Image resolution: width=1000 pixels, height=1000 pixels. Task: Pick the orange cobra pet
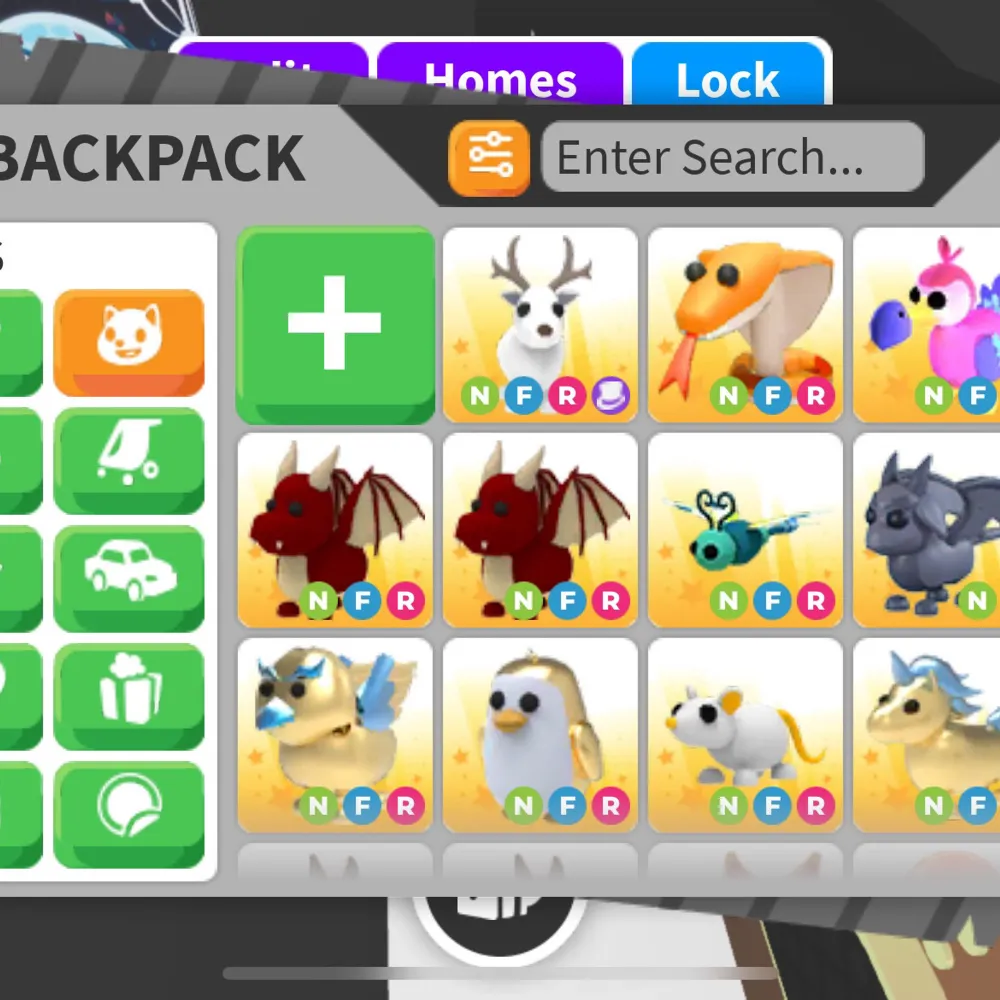point(745,324)
